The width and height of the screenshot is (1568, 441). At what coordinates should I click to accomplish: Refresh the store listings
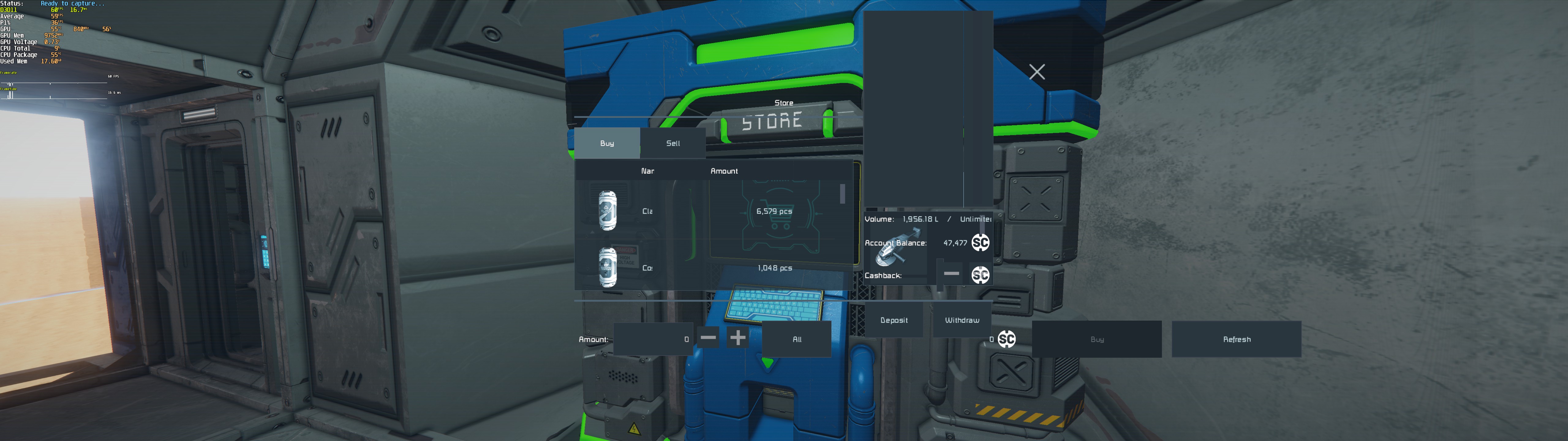tap(1236, 339)
